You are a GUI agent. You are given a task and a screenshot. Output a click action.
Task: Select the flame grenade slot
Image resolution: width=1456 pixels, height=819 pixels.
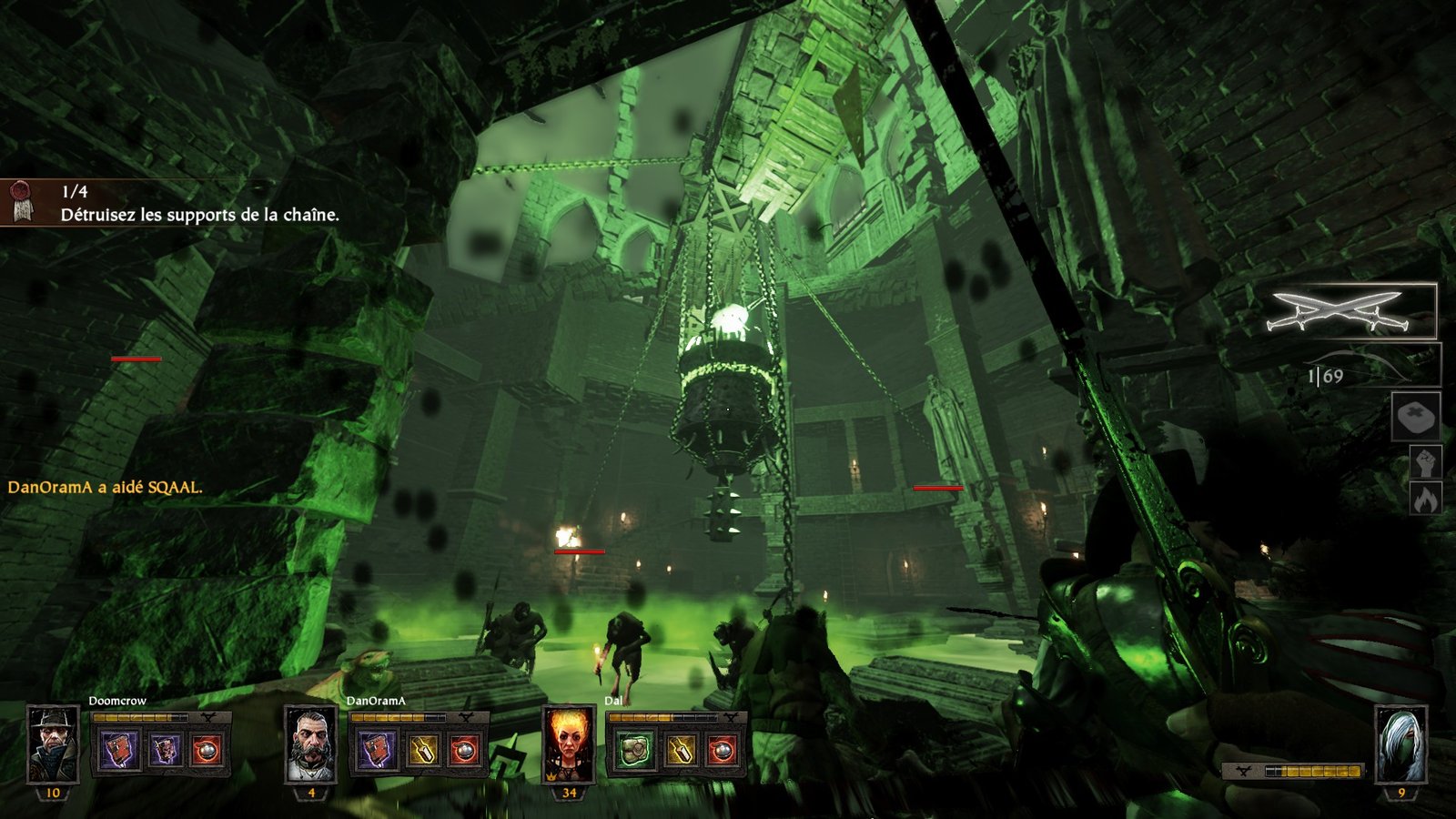(1424, 500)
